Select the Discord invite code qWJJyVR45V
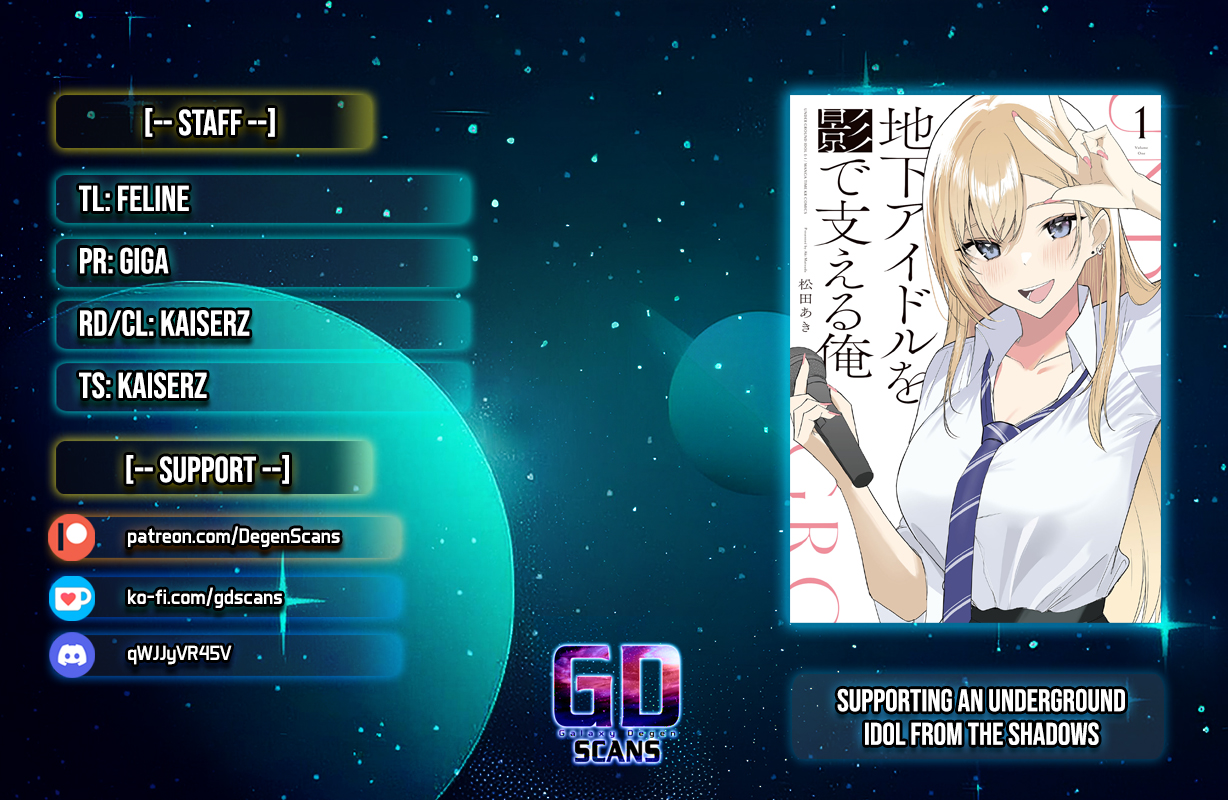The width and height of the screenshot is (1228, 800). tap(180, 654)
